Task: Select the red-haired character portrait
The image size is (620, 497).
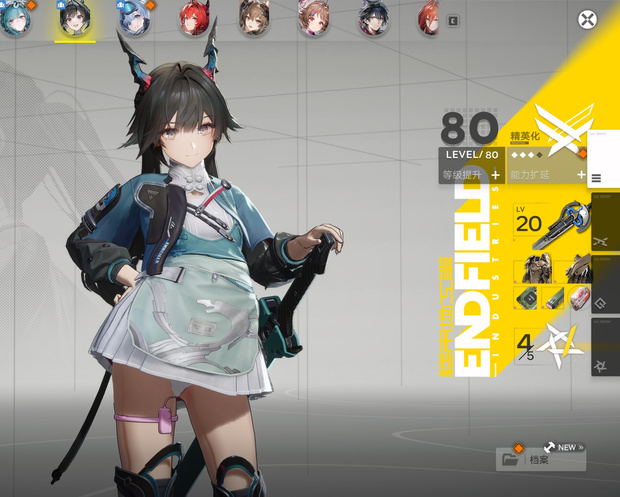Action: click(x=193, y=18)
